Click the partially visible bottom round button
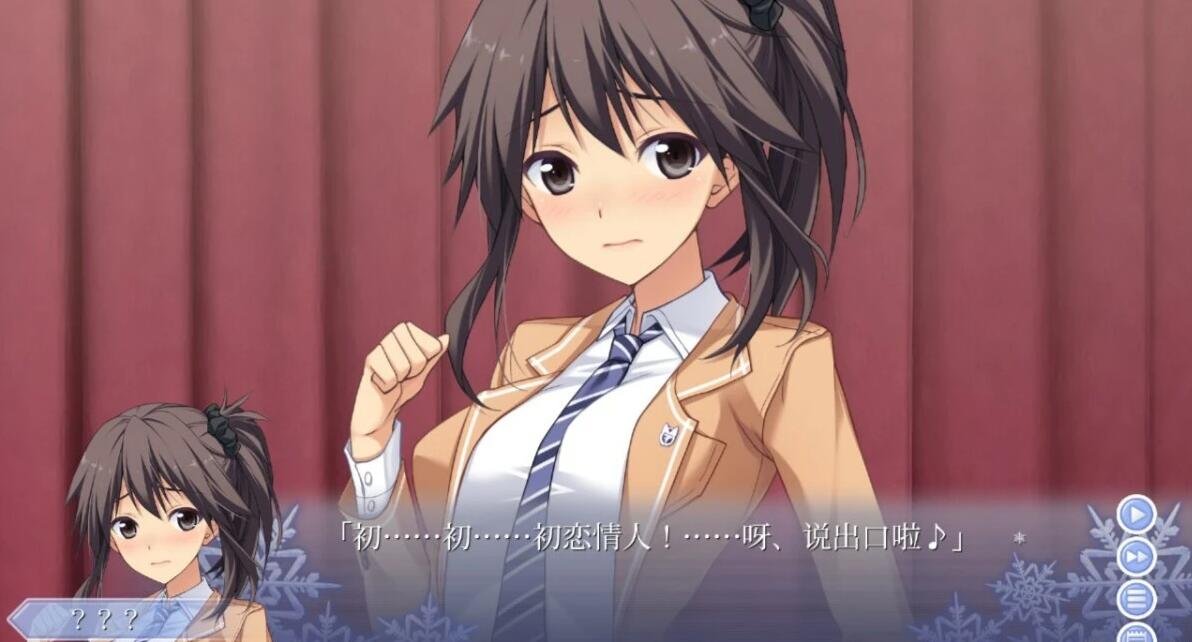This screenshot has height=642, width=1192. 1137,634
